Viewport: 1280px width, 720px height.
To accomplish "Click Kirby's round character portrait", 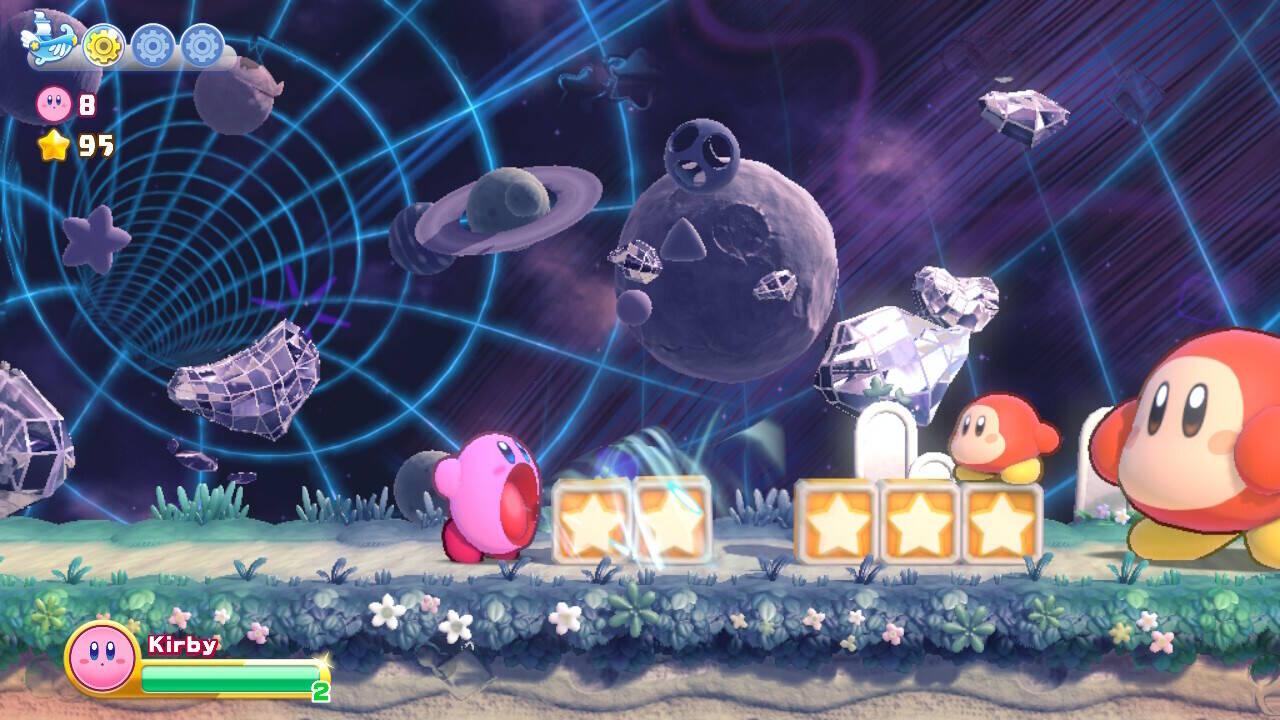I will (101, 658).
